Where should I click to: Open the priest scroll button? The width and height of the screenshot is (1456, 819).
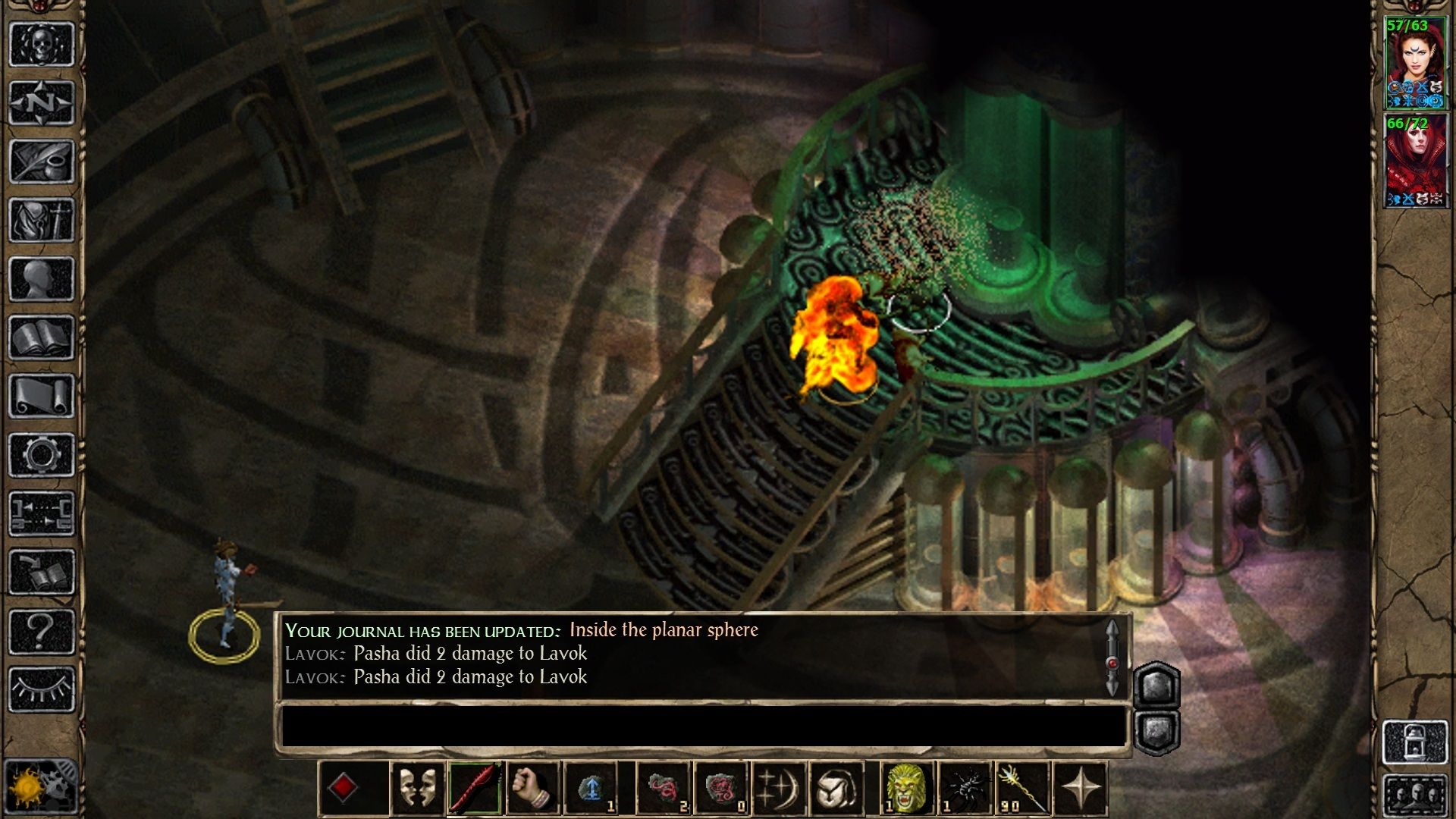[42, 397]
